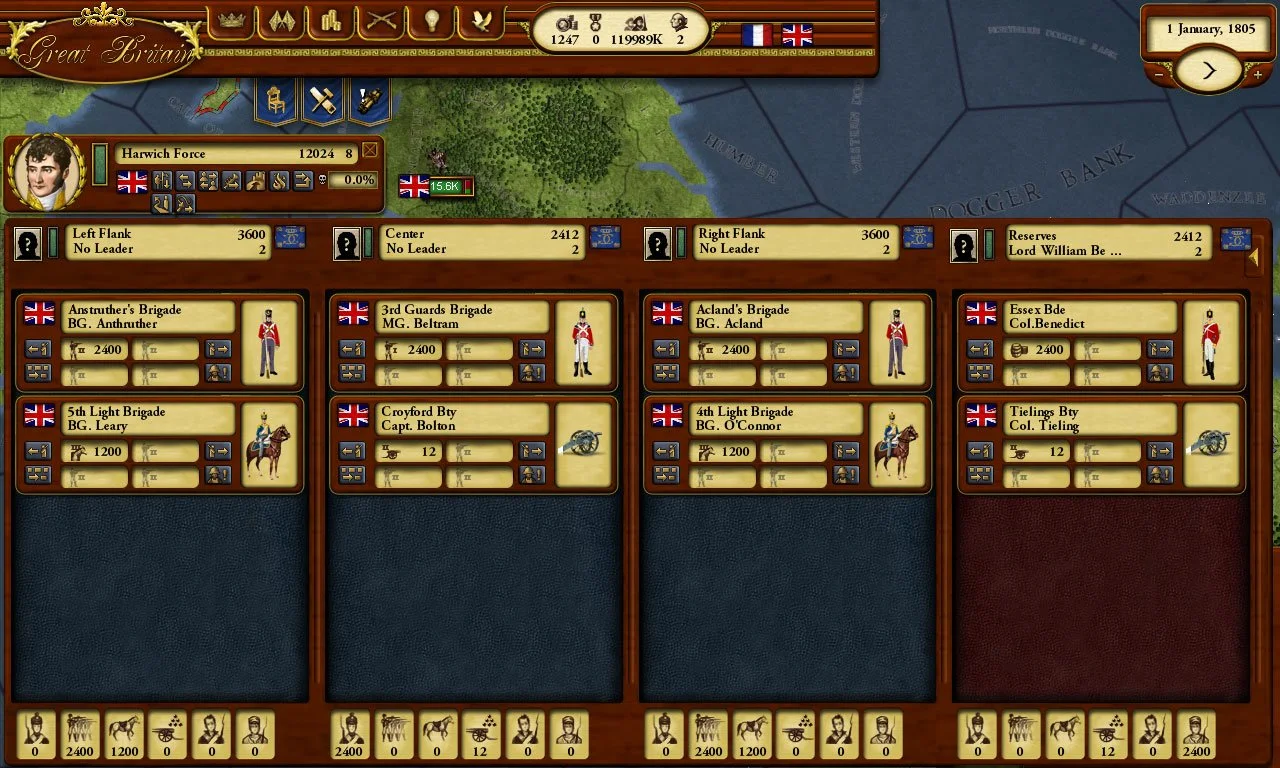
Task: Detach Acland's Brigade using its left-arrow button
Action: [x=665, y=350]
